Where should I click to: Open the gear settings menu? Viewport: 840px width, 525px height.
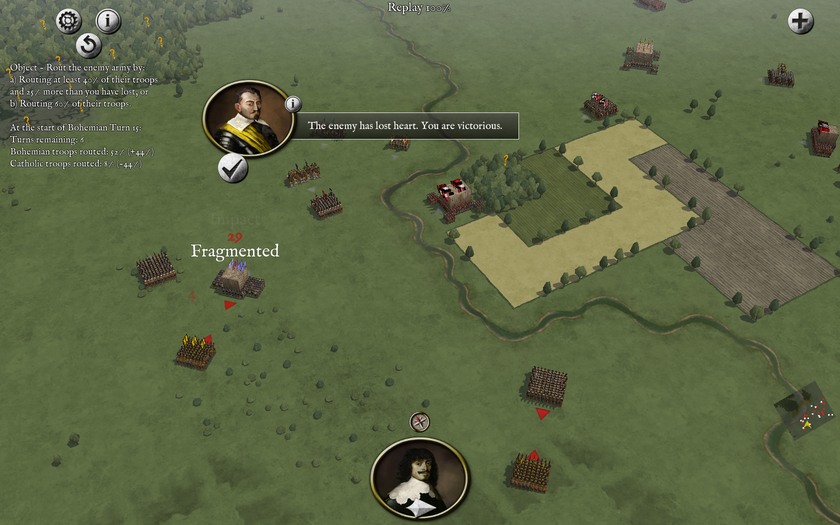(68, 19)
